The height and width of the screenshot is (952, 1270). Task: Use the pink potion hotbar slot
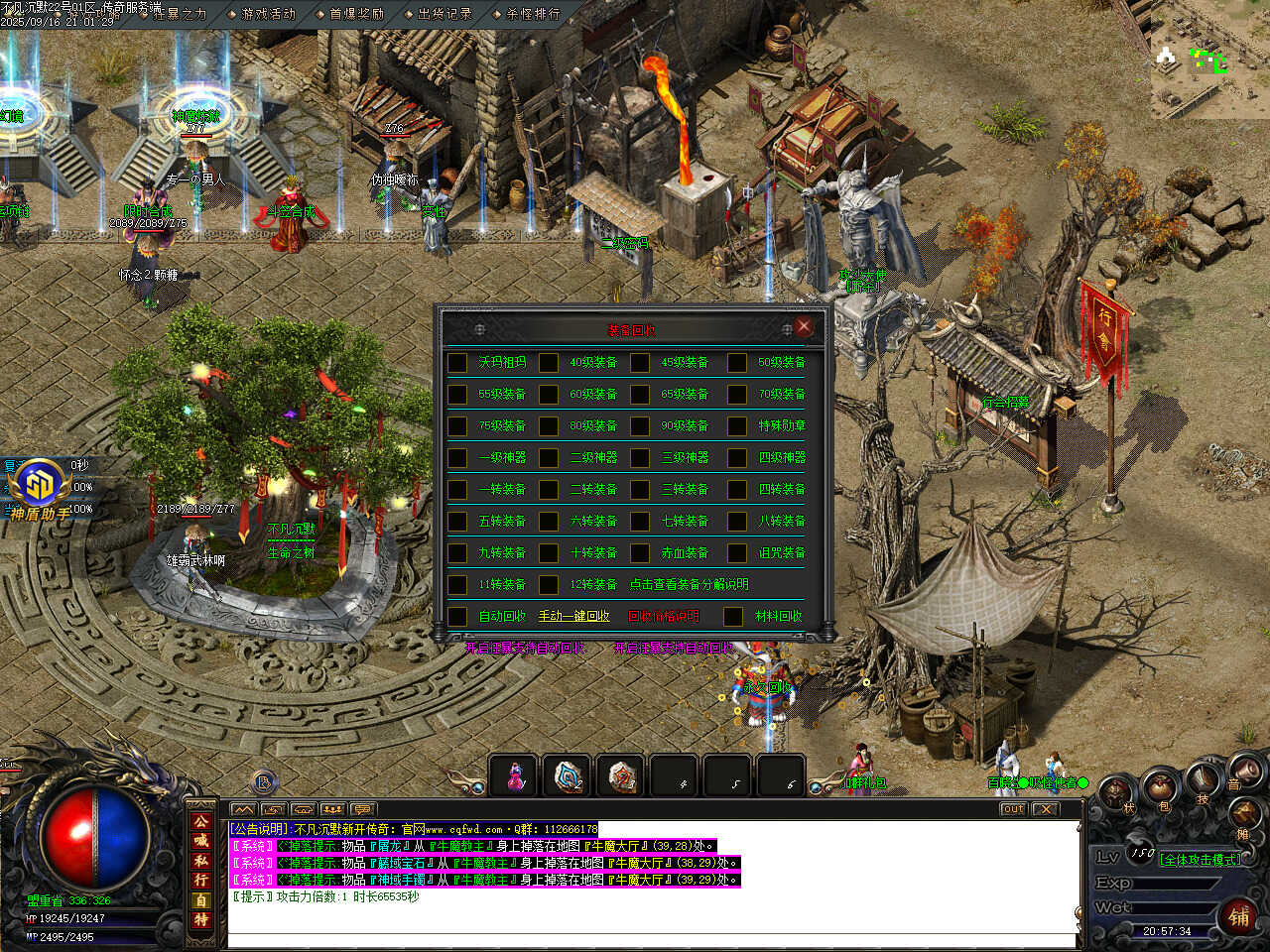point(514,776)
